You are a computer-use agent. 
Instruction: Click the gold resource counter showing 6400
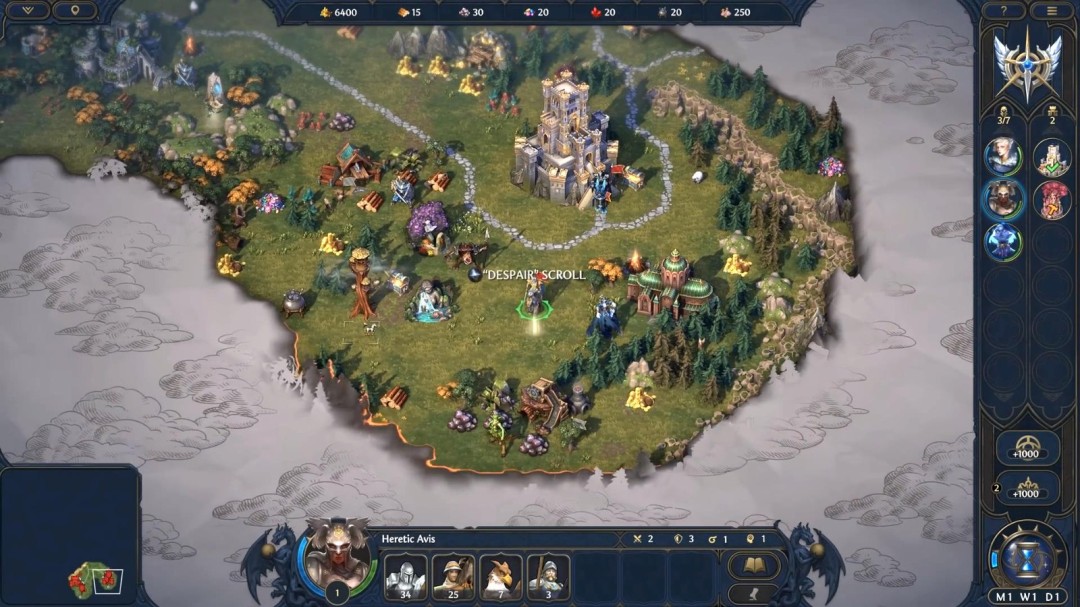point(338,12)
